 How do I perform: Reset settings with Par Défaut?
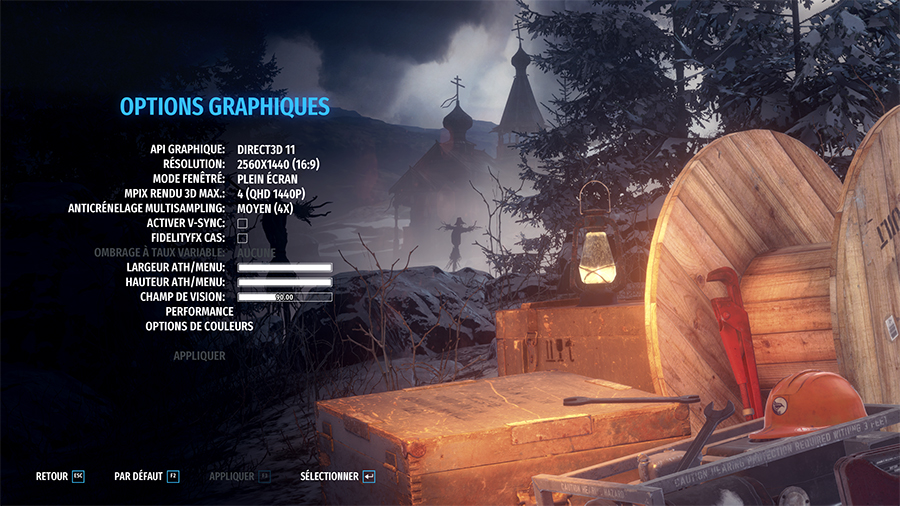point(146,477)
